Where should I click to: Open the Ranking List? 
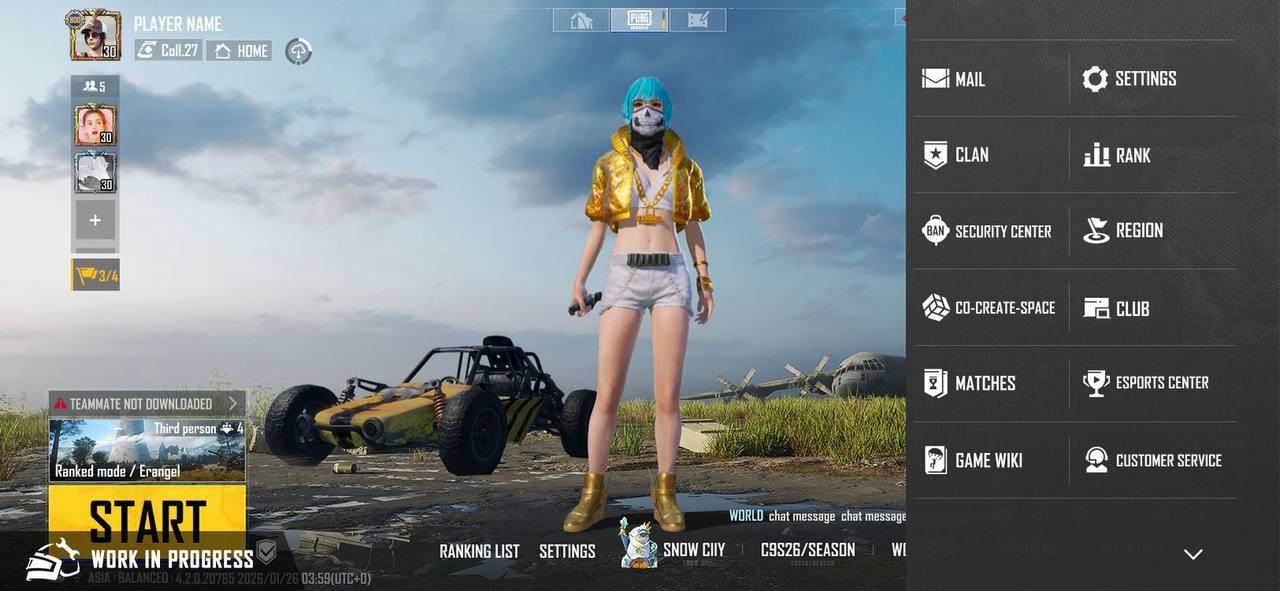pos(479,551)
